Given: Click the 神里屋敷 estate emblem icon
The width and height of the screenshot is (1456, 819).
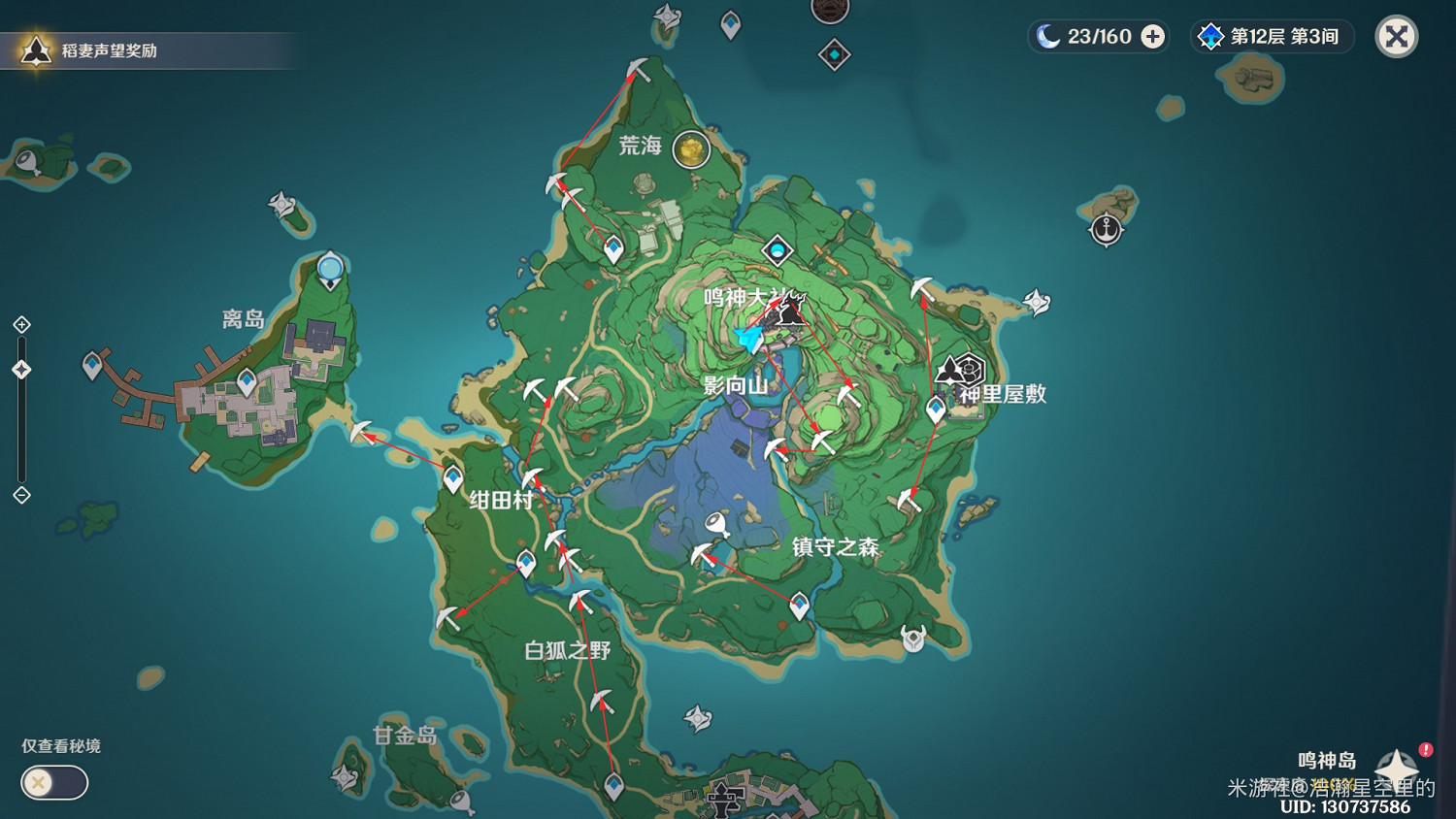Looking at the screenshot, I should [x=959, y=370].
